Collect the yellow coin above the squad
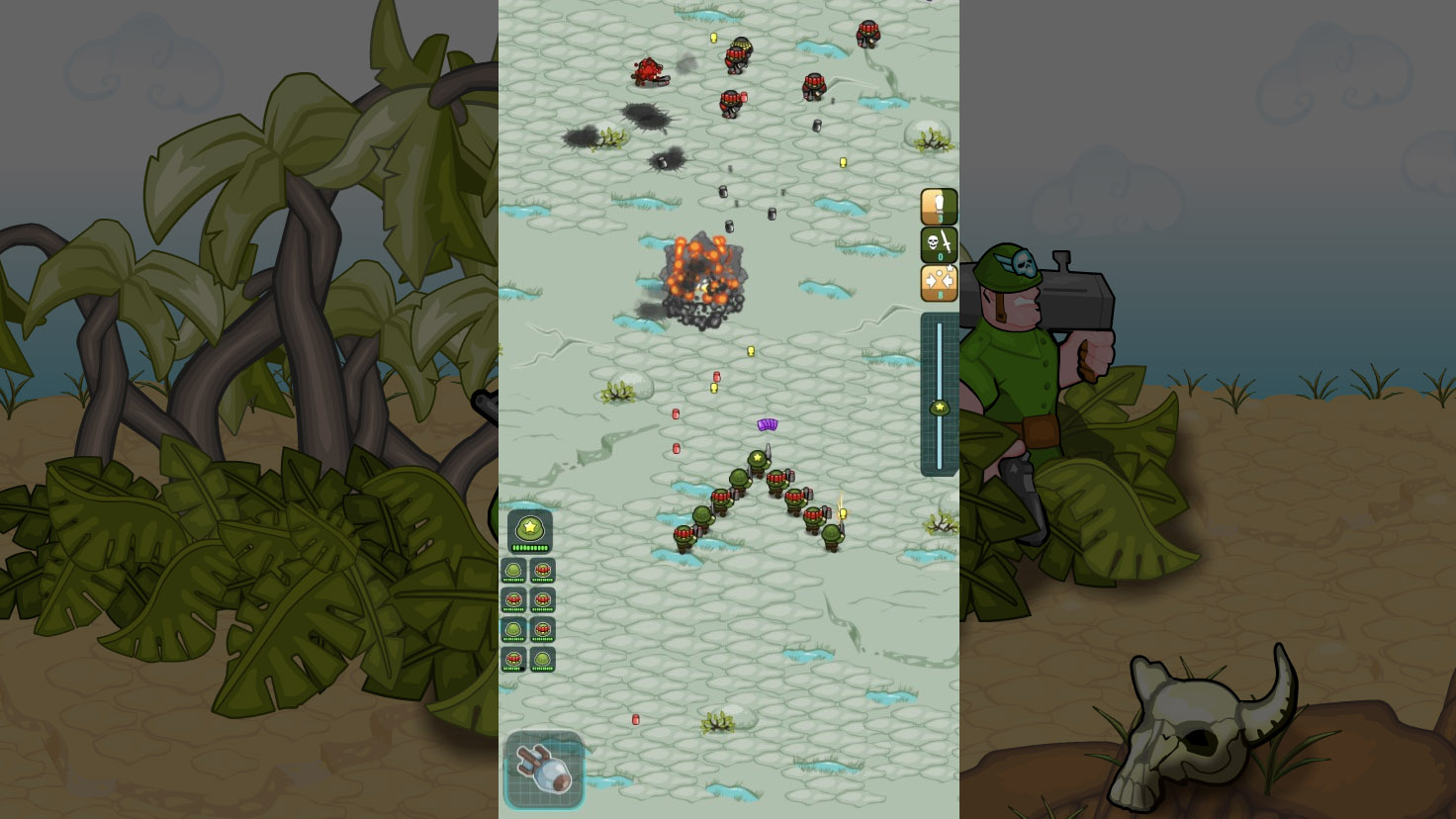Image resolution: width=1456 pixels, height=819 pixels. coord(749,349)
